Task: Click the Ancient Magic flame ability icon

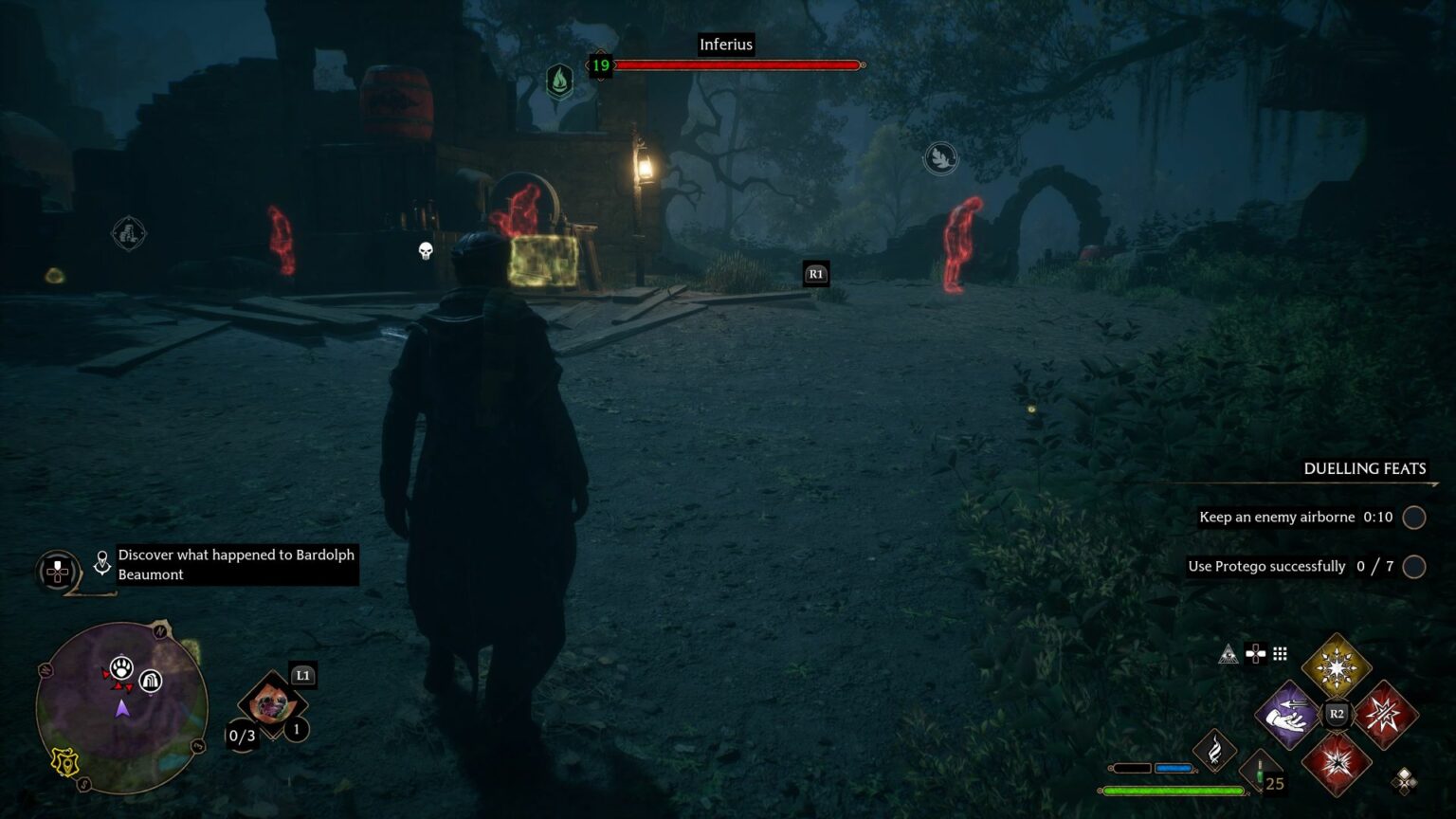Action: [x=1216, y=752]
